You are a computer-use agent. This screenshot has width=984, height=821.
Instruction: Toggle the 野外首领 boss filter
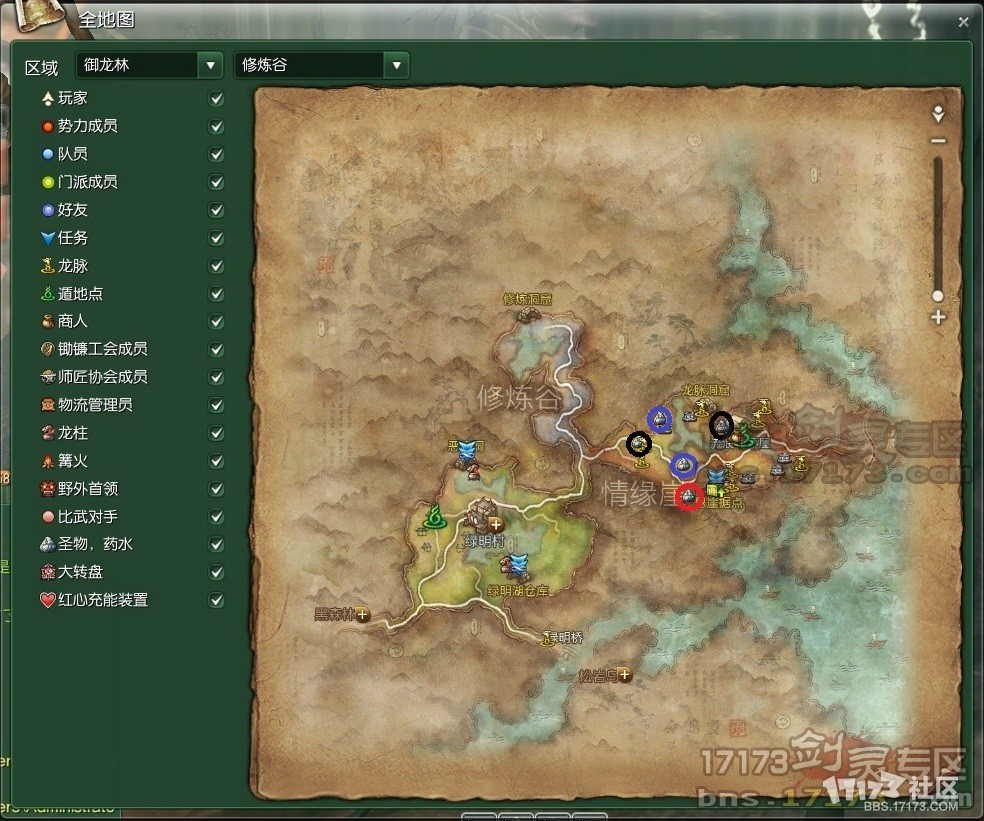click(216, 489)
